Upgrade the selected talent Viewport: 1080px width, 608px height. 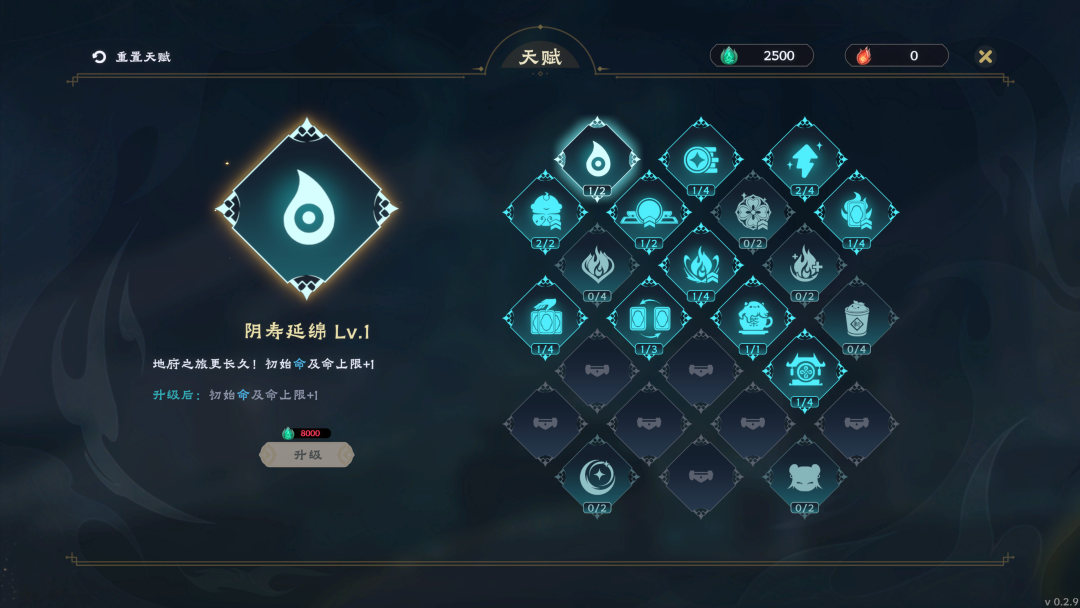click(307, 455)
